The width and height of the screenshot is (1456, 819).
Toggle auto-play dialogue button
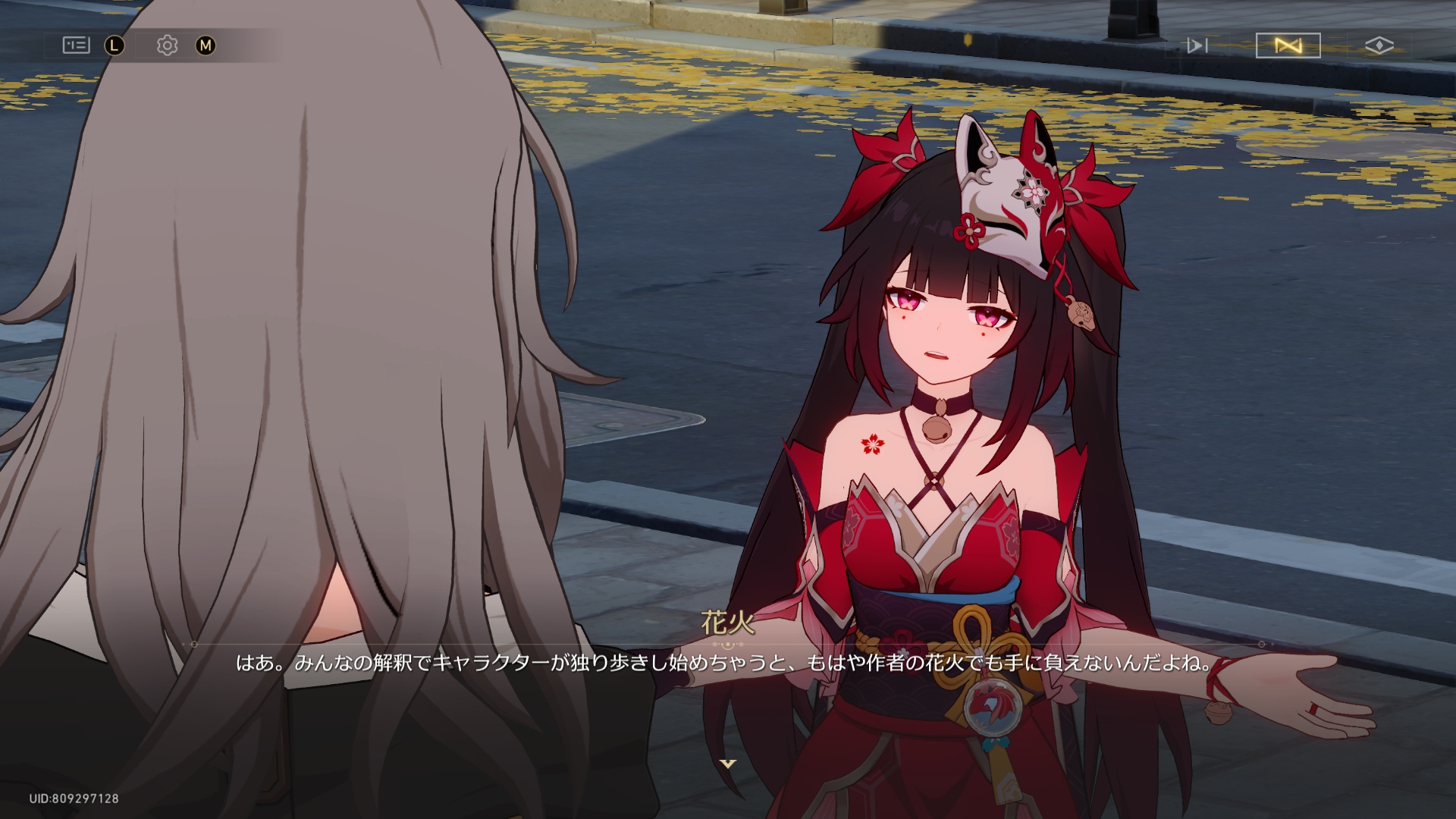click(1288, 45)
